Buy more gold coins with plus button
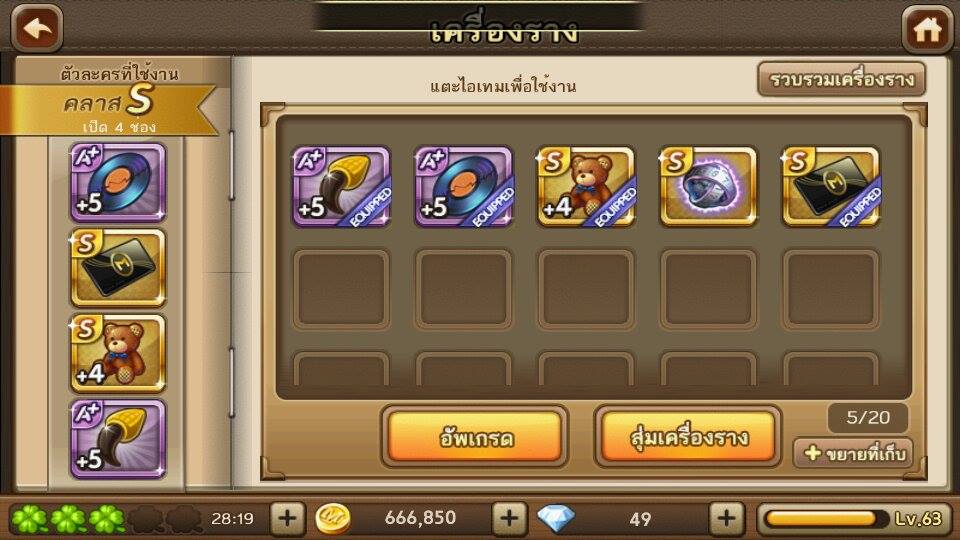Image resolution: width=960 pixels, height=540 pixels. [x=509, y=518]
